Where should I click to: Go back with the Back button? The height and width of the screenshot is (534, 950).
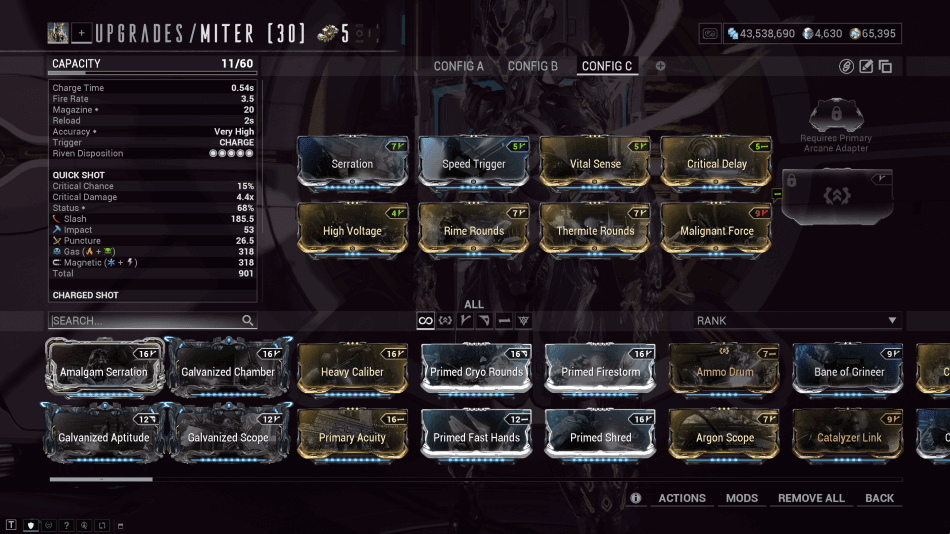pyautogui.click(x=880, y=498)
